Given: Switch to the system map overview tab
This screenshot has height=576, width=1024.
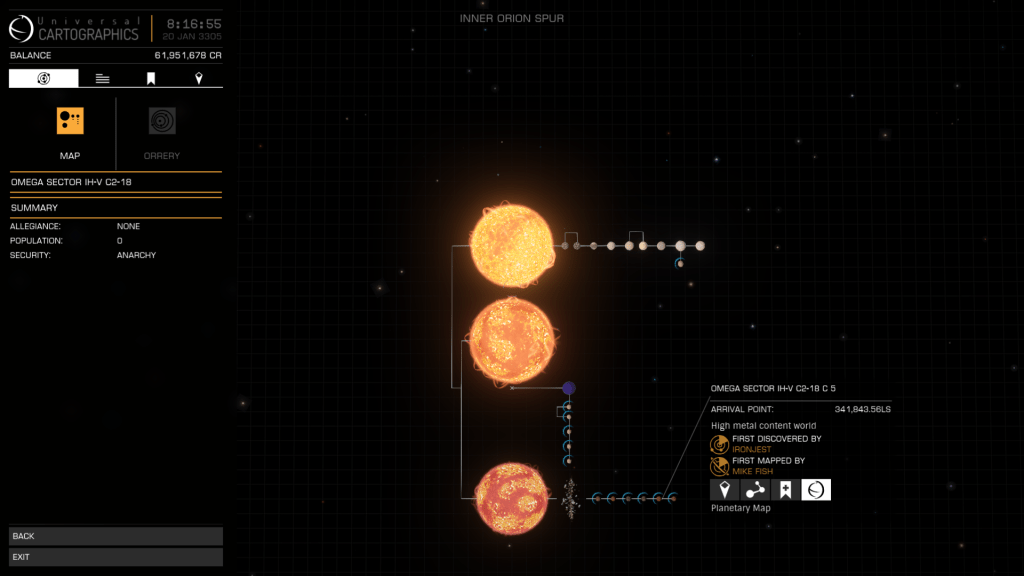Looking at the screenshot, I should [x=44, y=78].
